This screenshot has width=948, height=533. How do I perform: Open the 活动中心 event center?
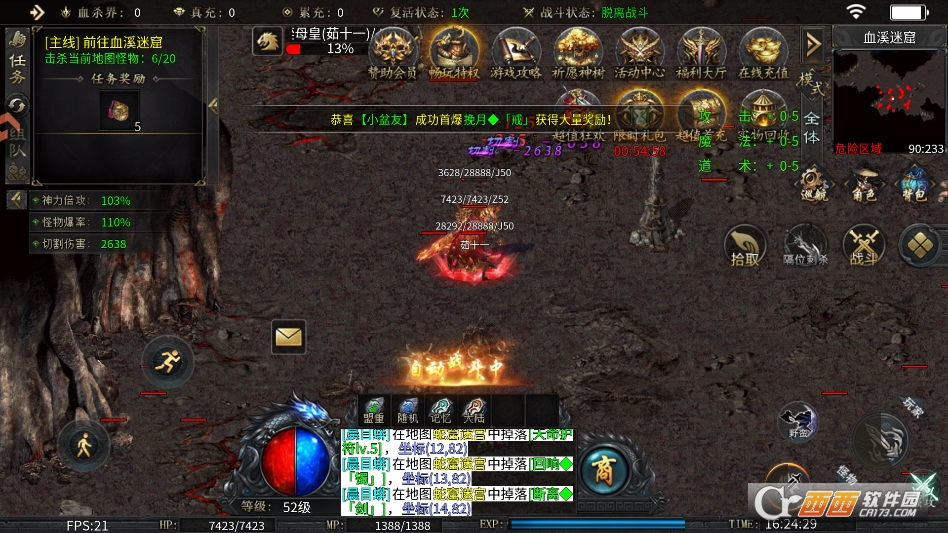[640, 50]
